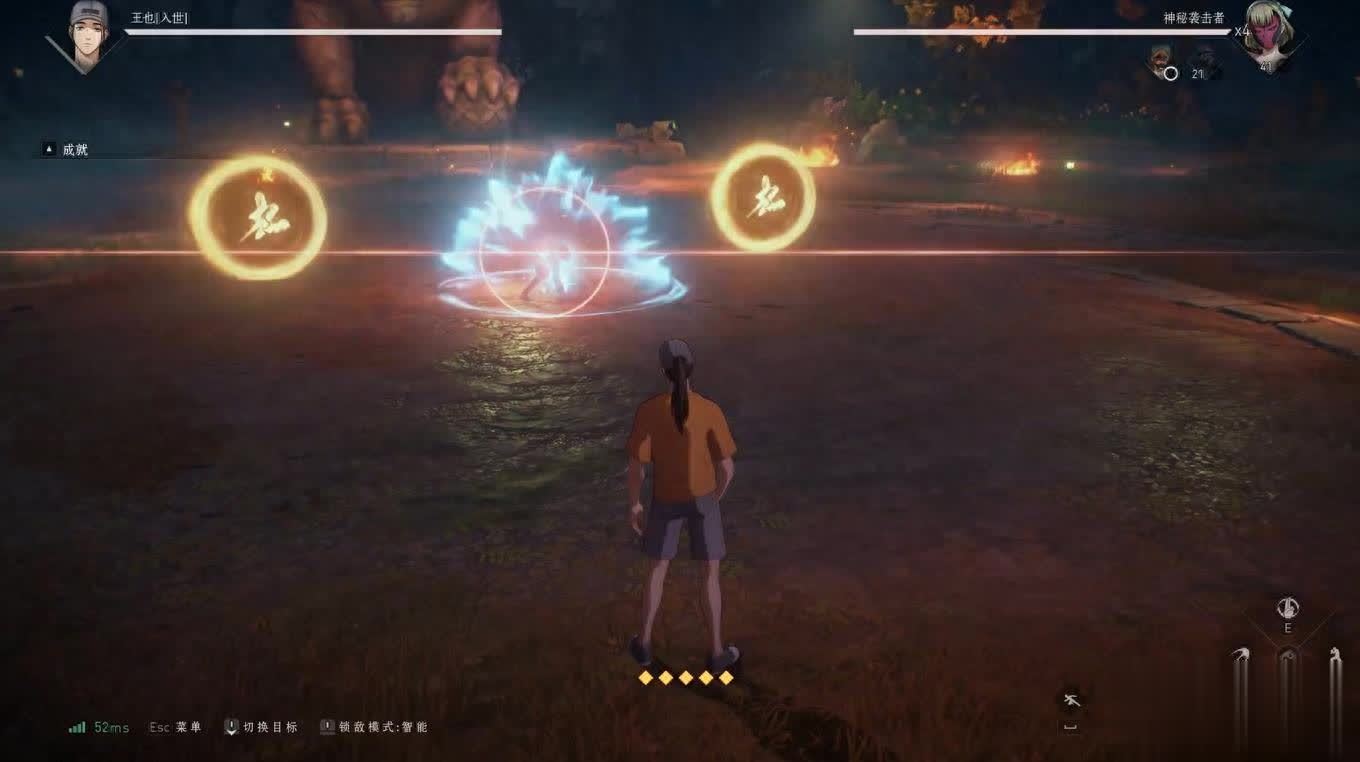Check the 52ms network signal indicator
The width and height of the screenshot is (1360, 762).
point(99,727)
